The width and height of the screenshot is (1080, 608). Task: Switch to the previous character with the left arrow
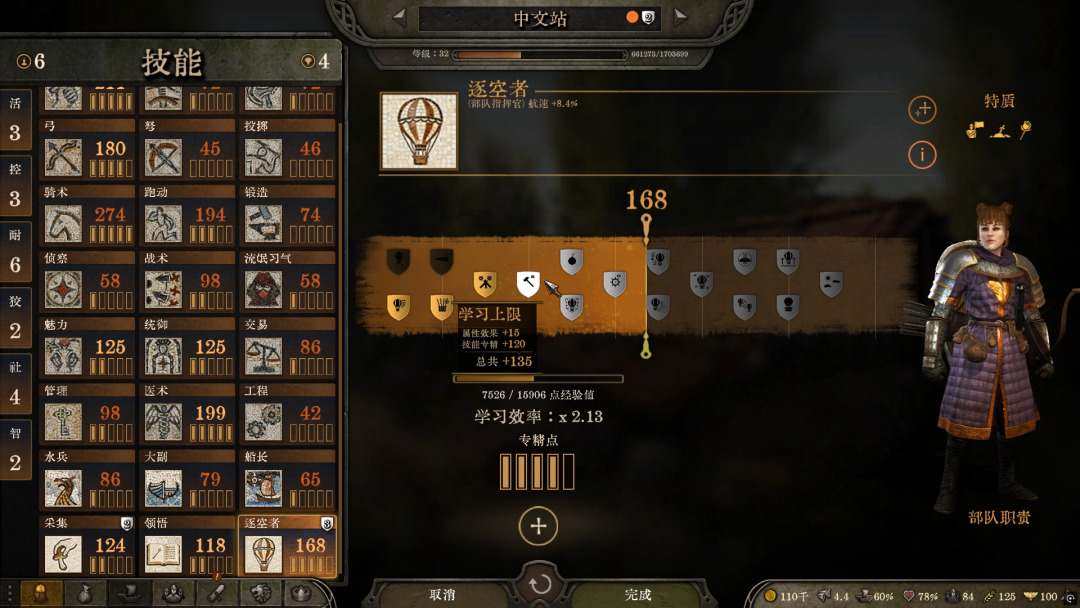click(399, 16)
